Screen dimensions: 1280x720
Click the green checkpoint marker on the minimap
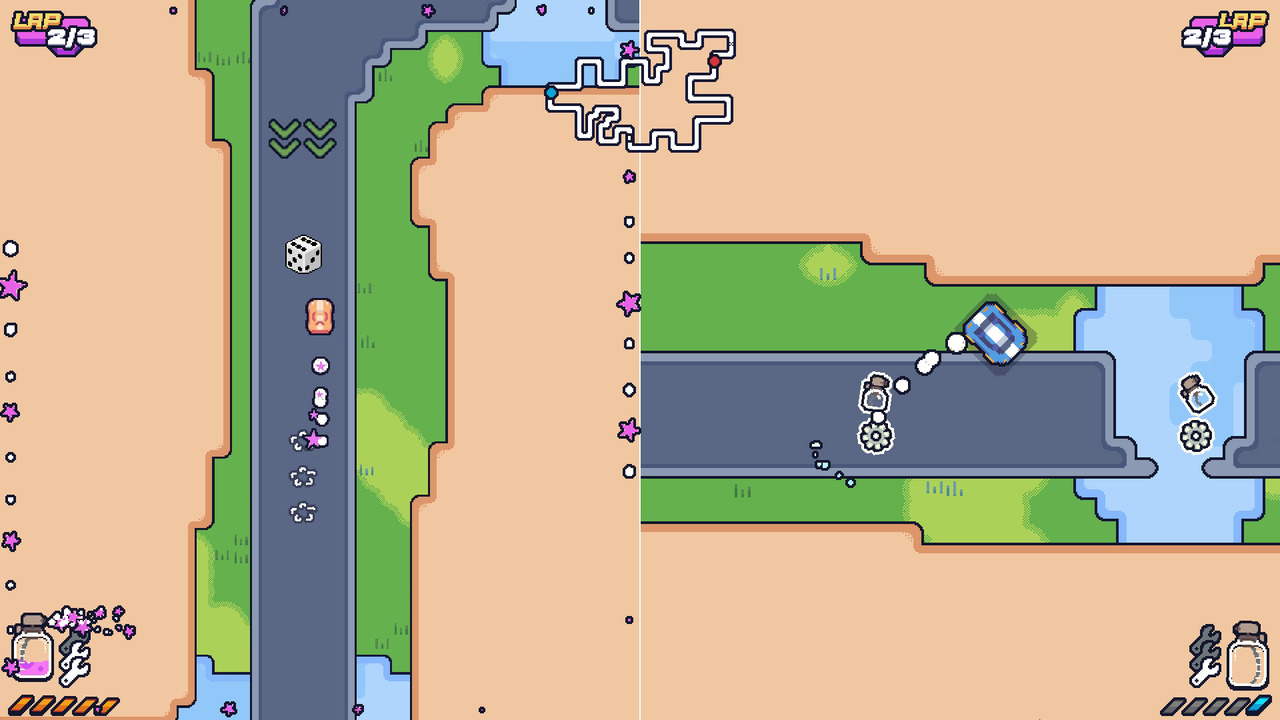(633, 76)
